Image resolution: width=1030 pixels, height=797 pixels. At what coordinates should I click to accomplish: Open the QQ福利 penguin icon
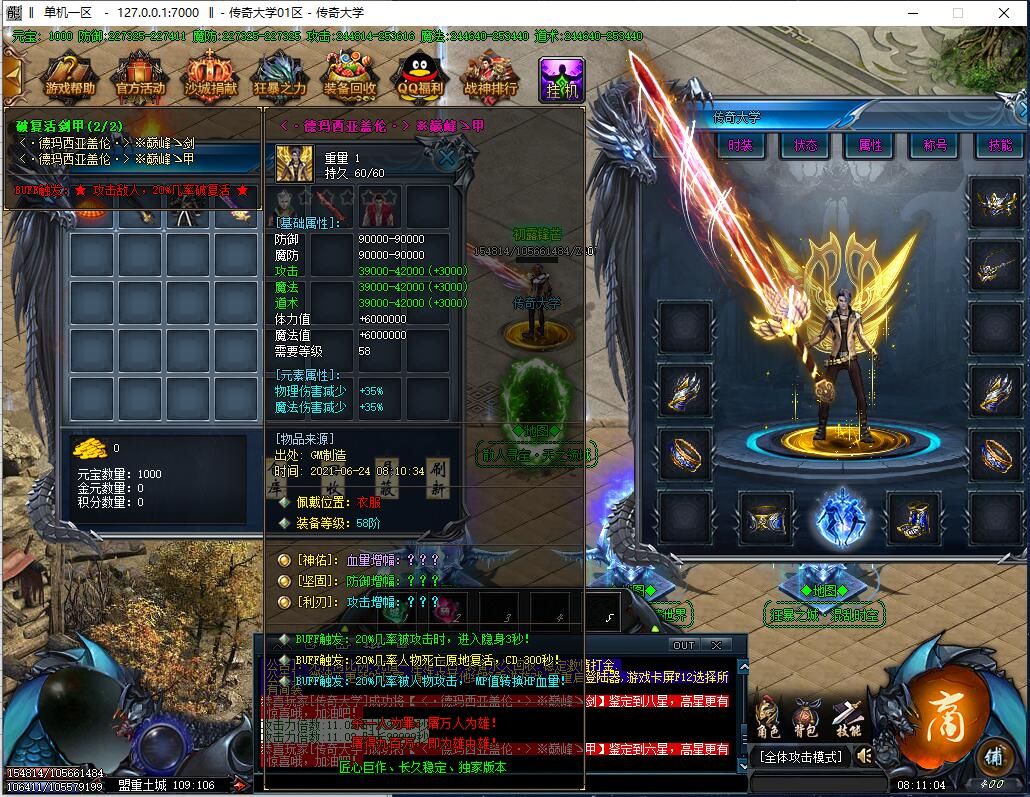point(421,77)
